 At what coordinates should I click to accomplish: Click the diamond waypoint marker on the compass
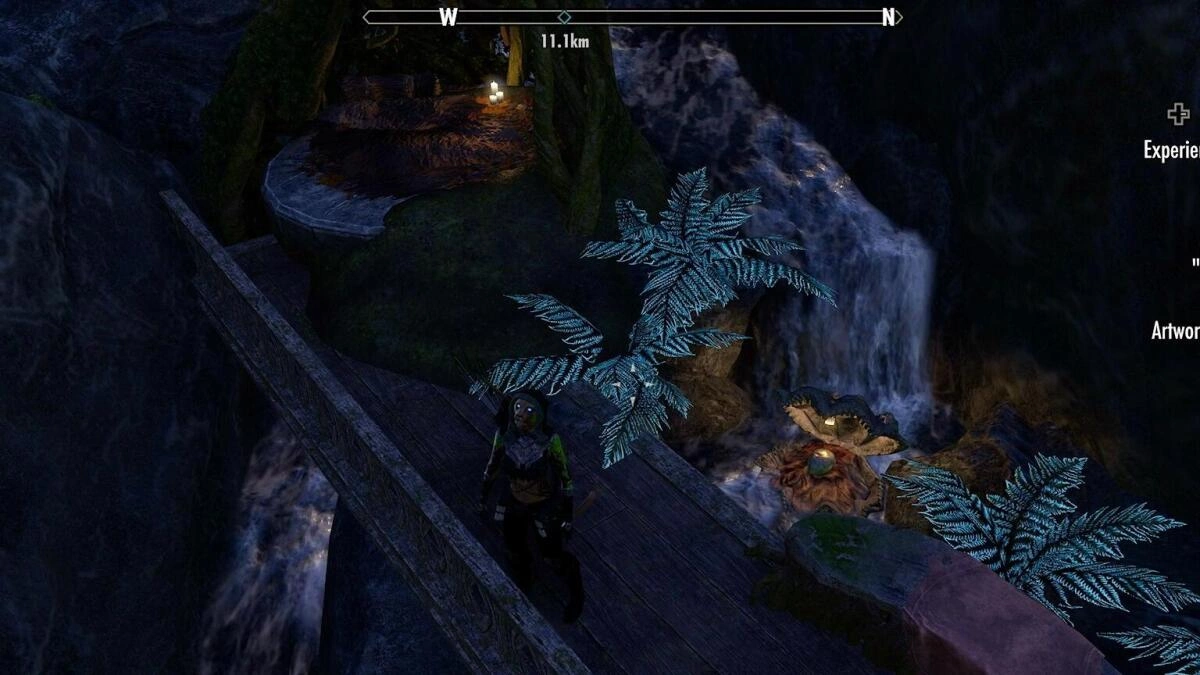pyautogui.click(x=564, y=17)
